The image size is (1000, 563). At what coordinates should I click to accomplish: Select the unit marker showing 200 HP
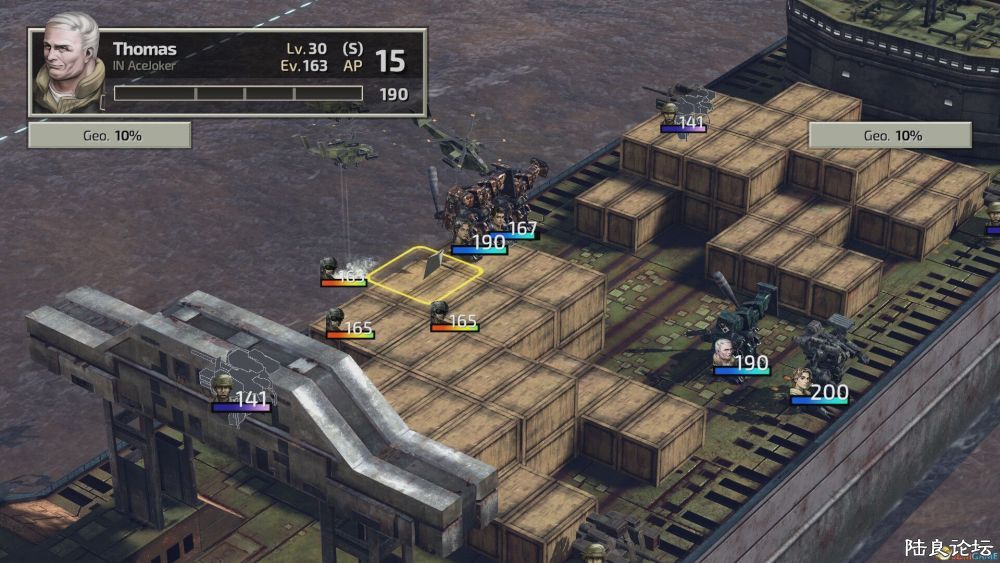(819, 391)
